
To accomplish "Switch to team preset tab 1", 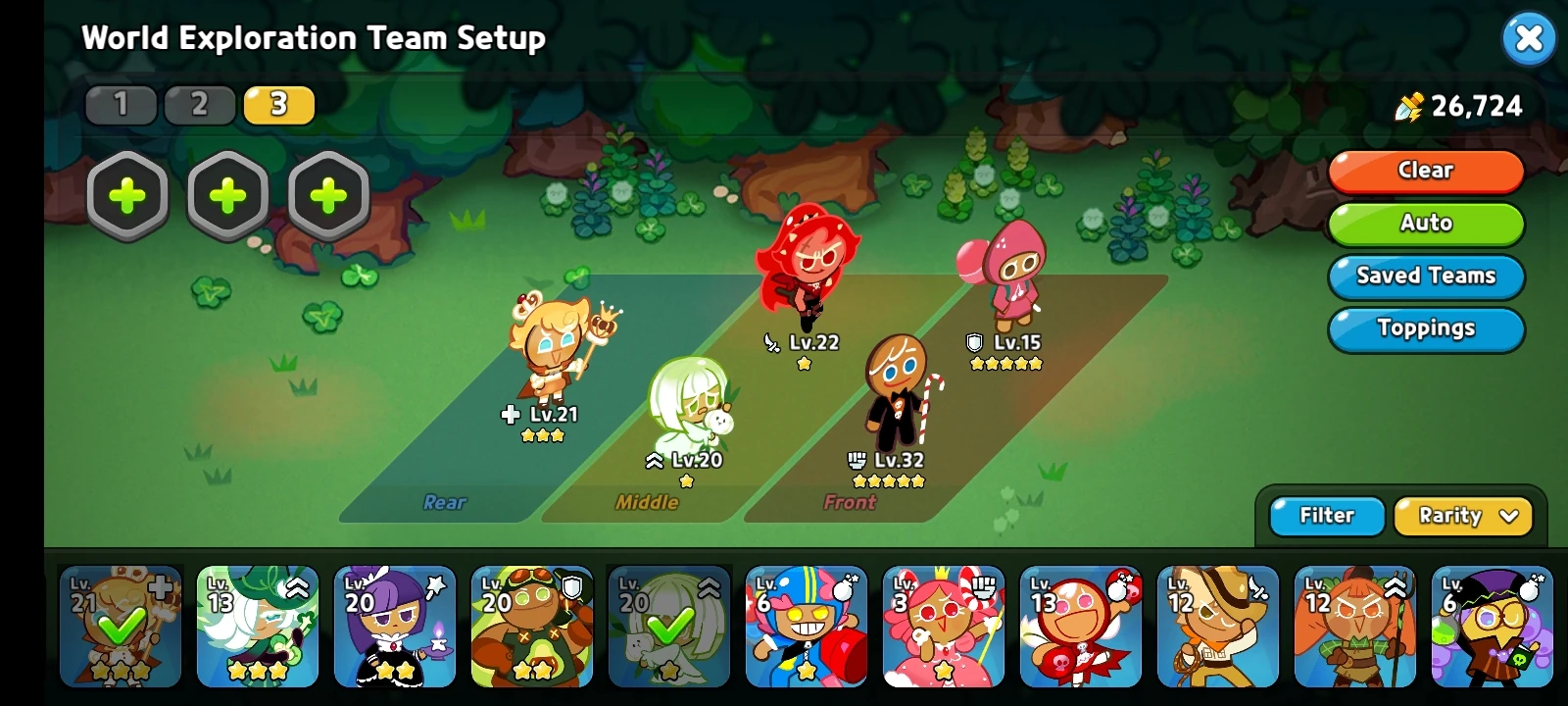I will pos(121,104).
